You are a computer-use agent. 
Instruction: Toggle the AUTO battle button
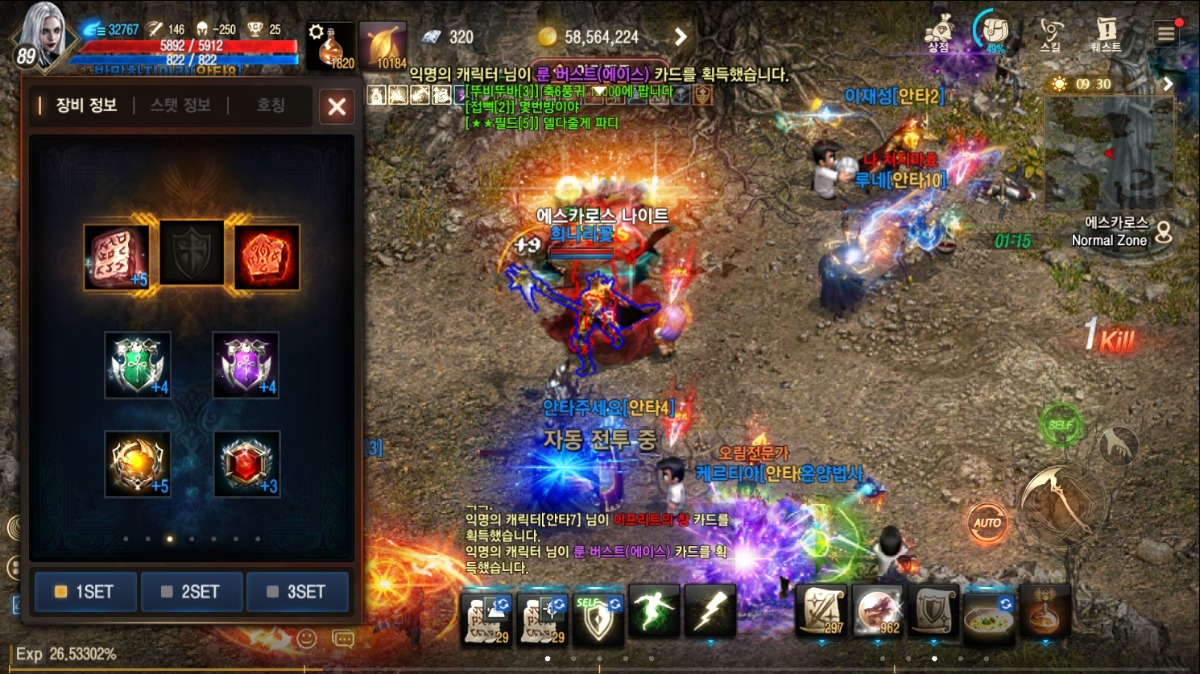(987, 523)
